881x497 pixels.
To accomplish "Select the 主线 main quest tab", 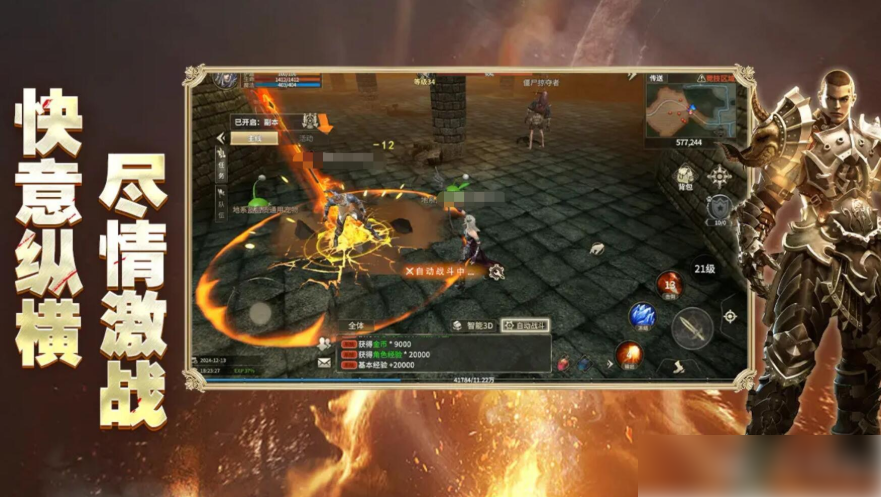I will (255, 139).
